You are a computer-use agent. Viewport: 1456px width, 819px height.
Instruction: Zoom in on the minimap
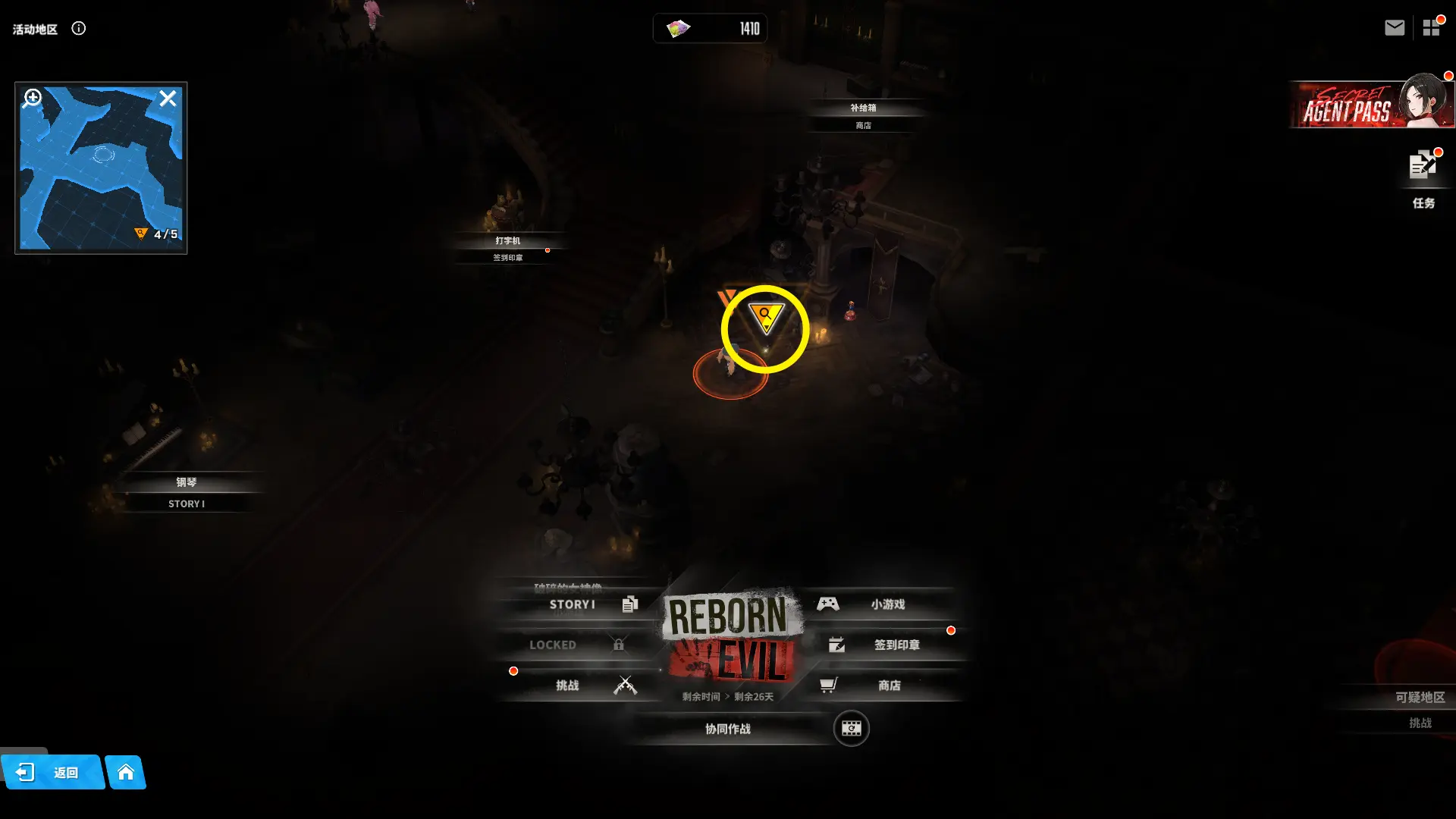pyautogui.click(x=33, y=99)
